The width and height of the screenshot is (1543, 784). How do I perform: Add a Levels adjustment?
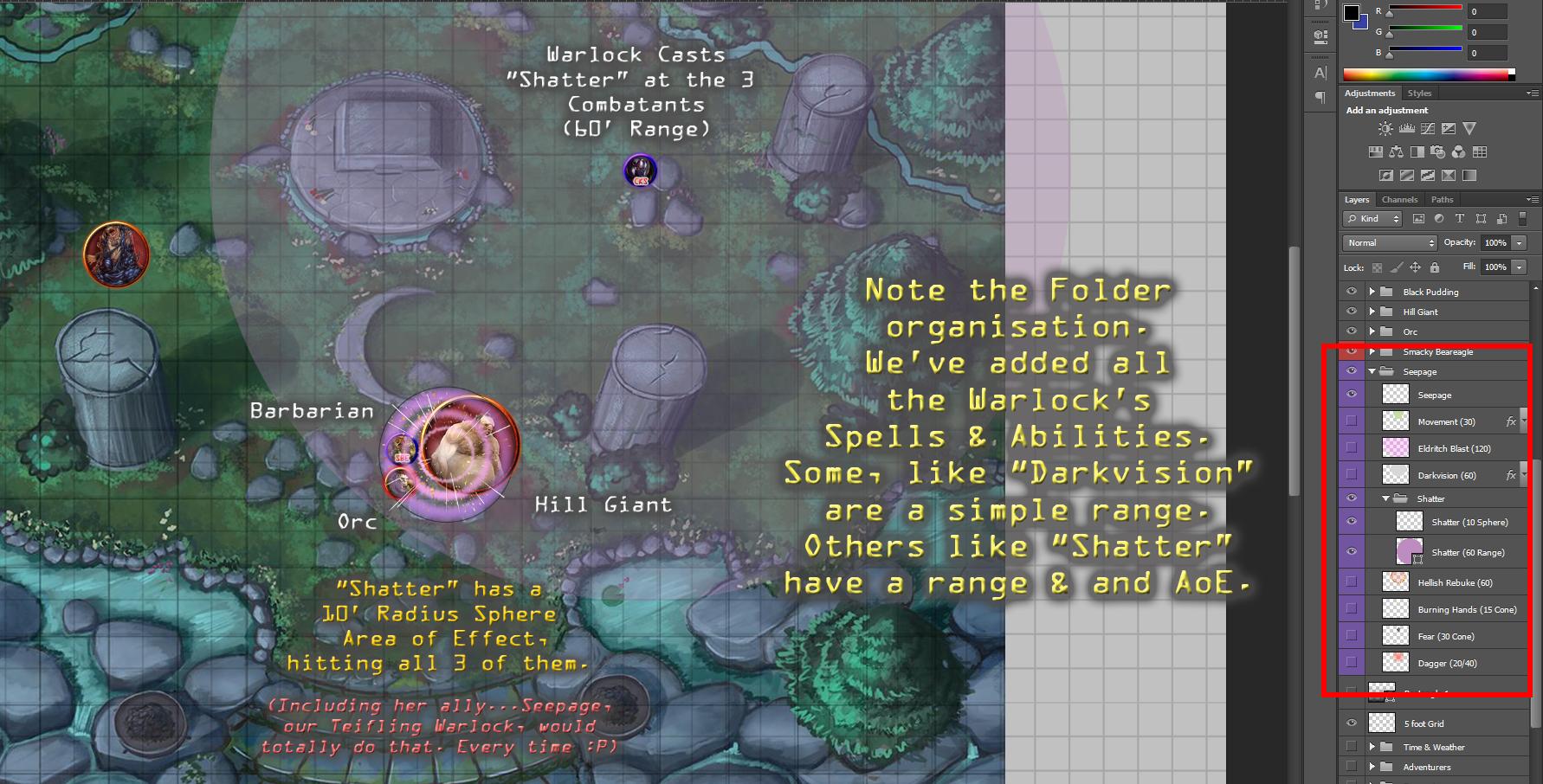click(1407, 127)
